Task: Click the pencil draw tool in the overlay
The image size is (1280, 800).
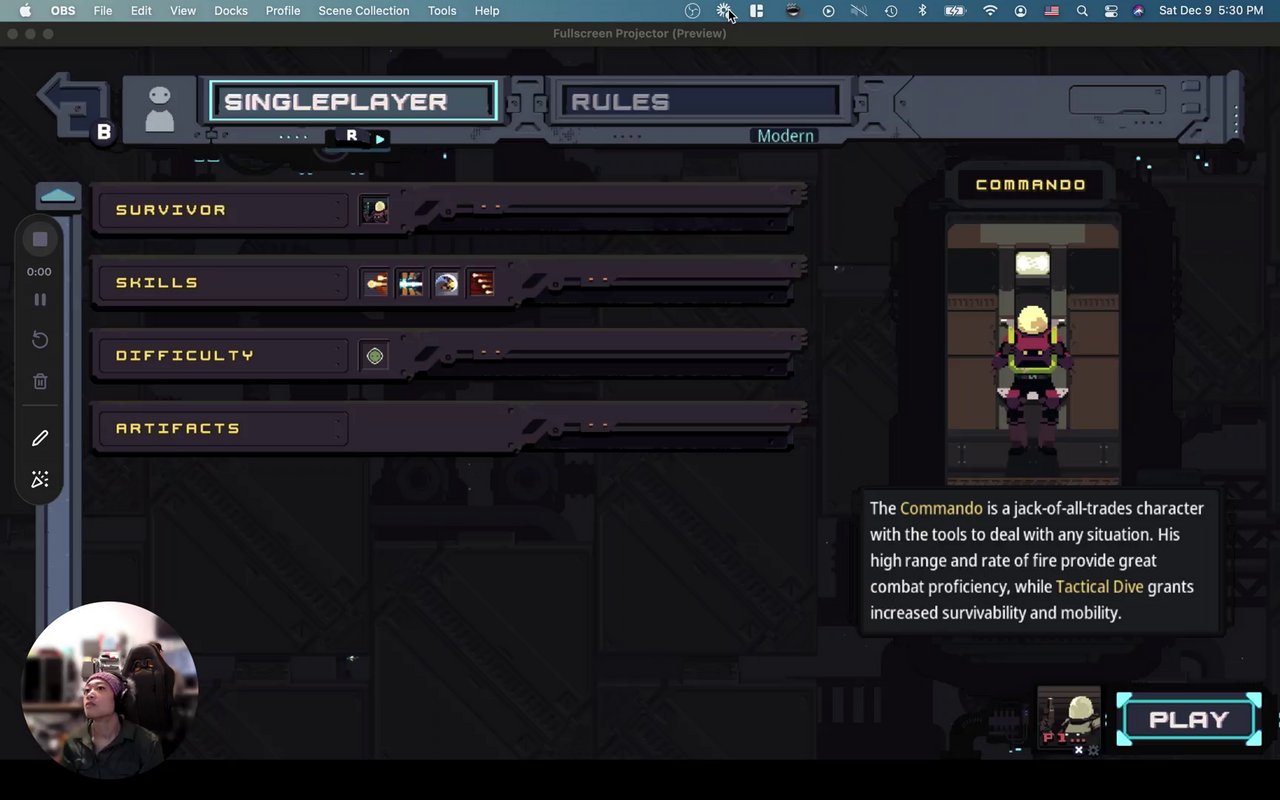Action: [40, 438]
